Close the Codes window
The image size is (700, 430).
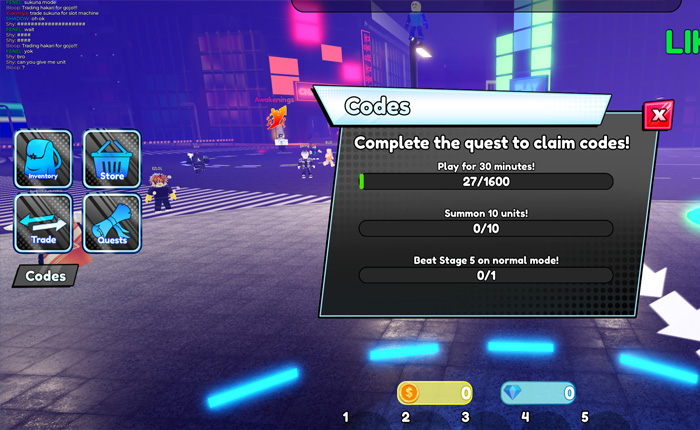tap(657, 116)
